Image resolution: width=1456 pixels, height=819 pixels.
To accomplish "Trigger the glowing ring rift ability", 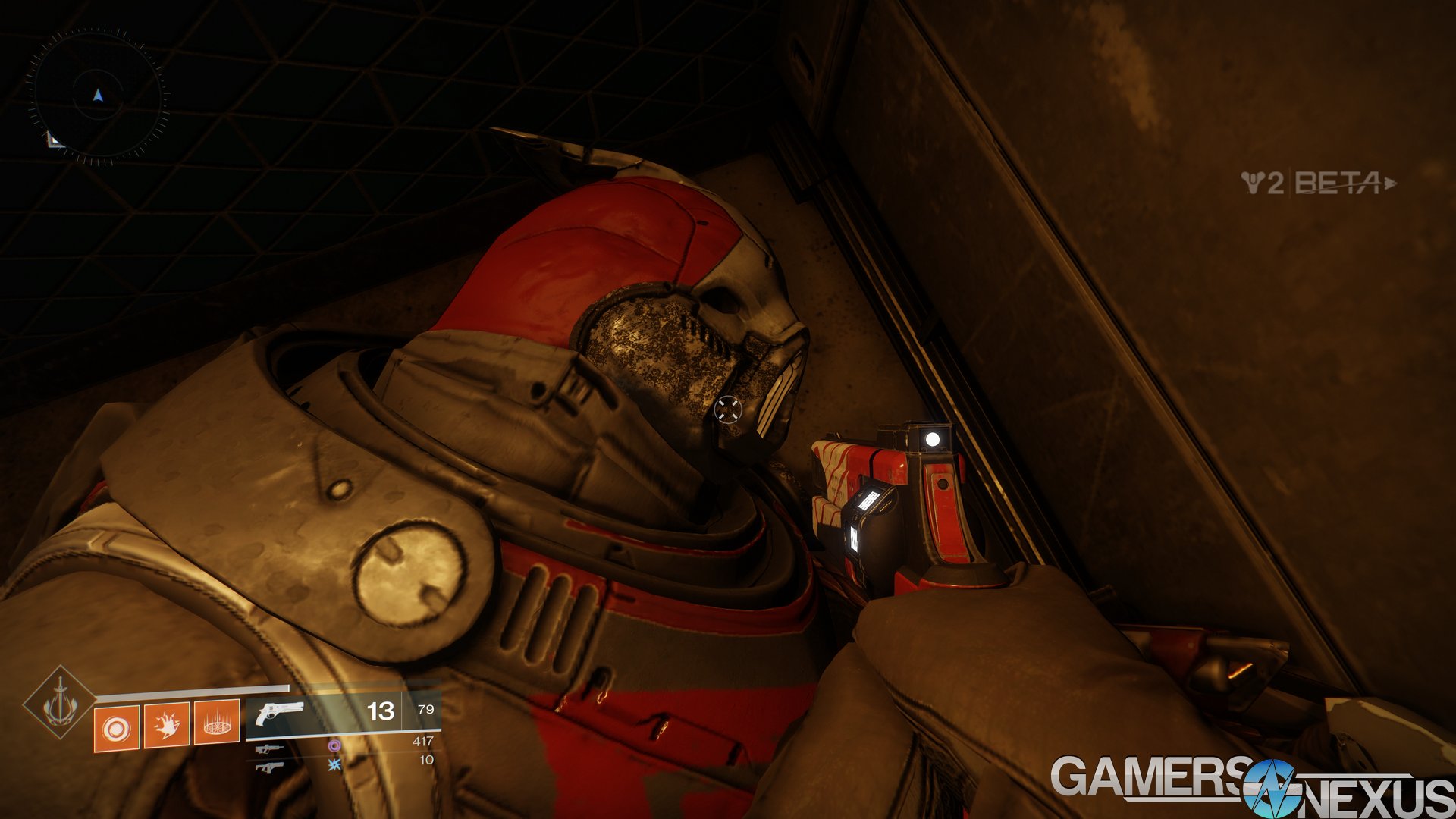I will pyautogui.click(x=217, y=722).
